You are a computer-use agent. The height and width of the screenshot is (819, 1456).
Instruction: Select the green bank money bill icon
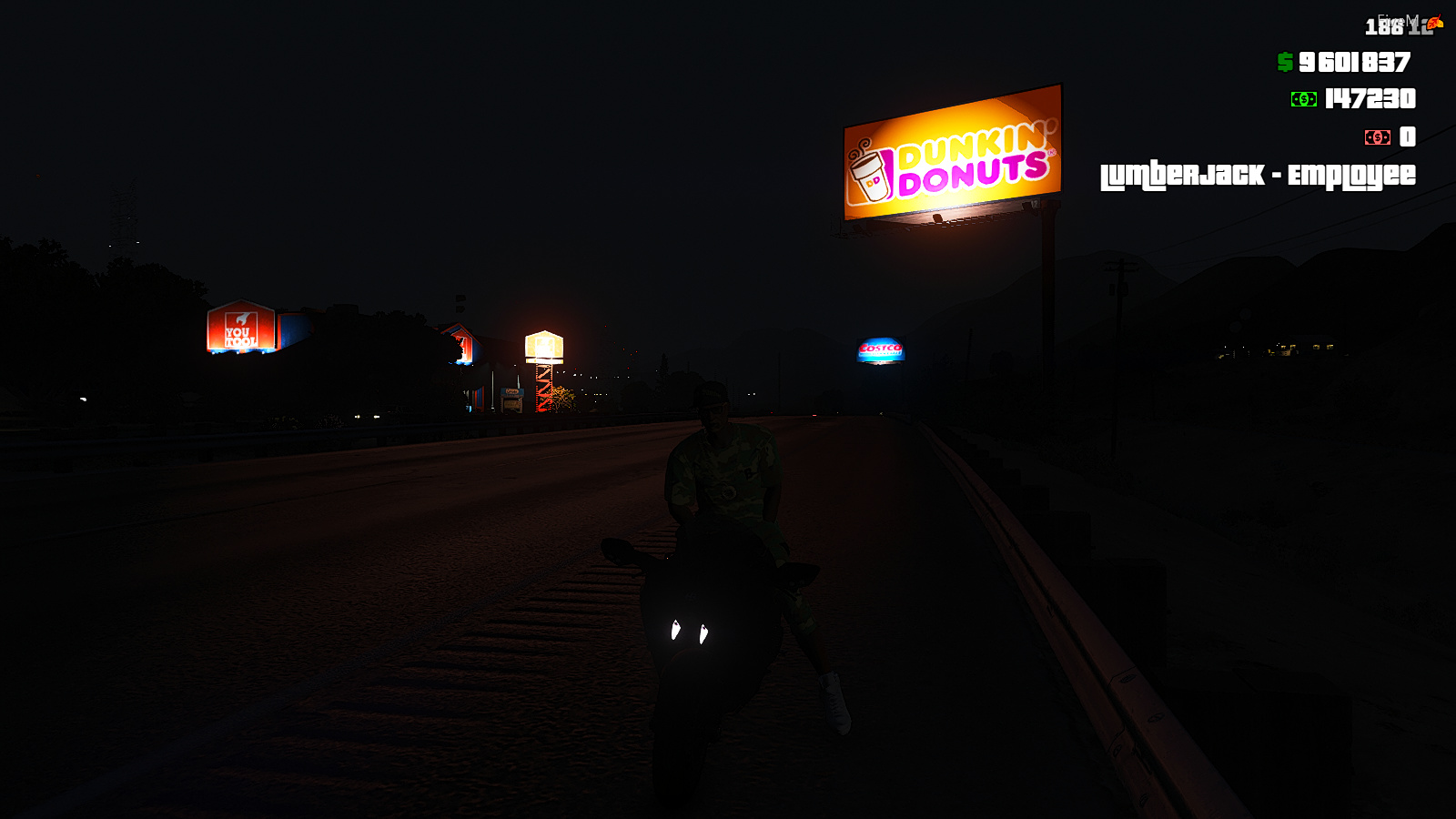click(x=1303, y=100)
